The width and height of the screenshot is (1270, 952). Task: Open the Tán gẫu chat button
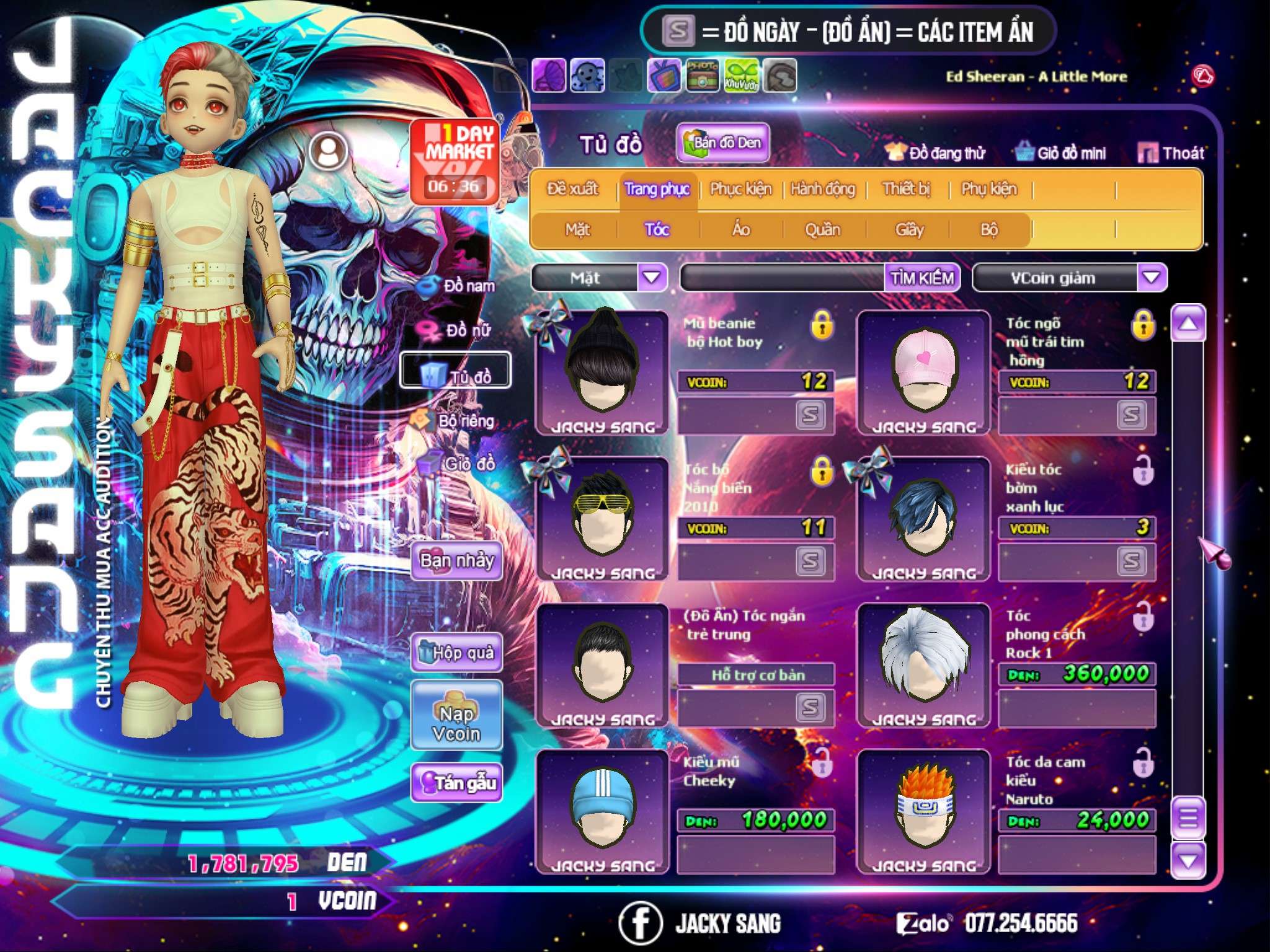[456, 783]
